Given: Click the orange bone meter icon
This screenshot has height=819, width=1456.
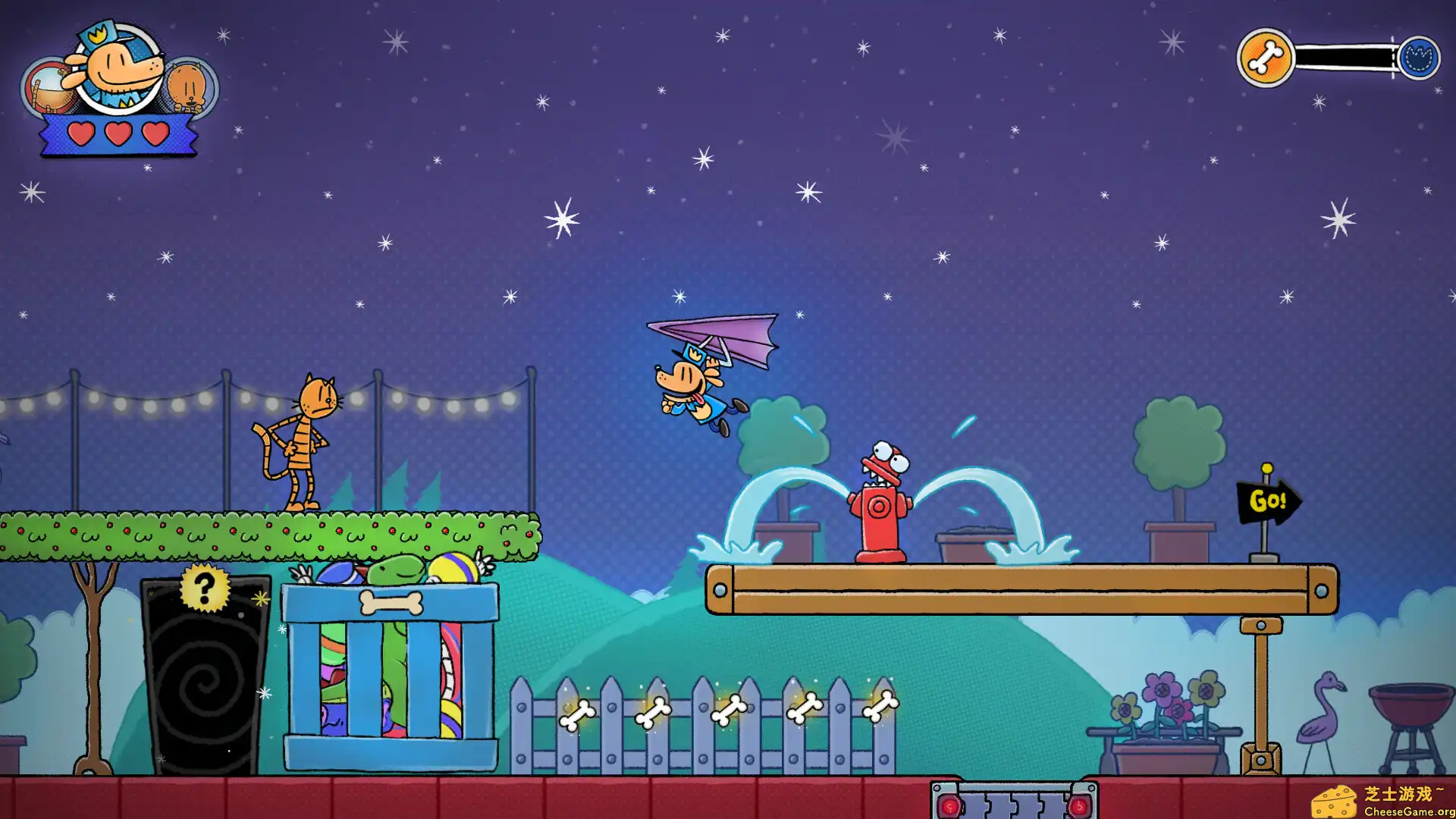Looking at the screenshot, I should point(1265,58).
